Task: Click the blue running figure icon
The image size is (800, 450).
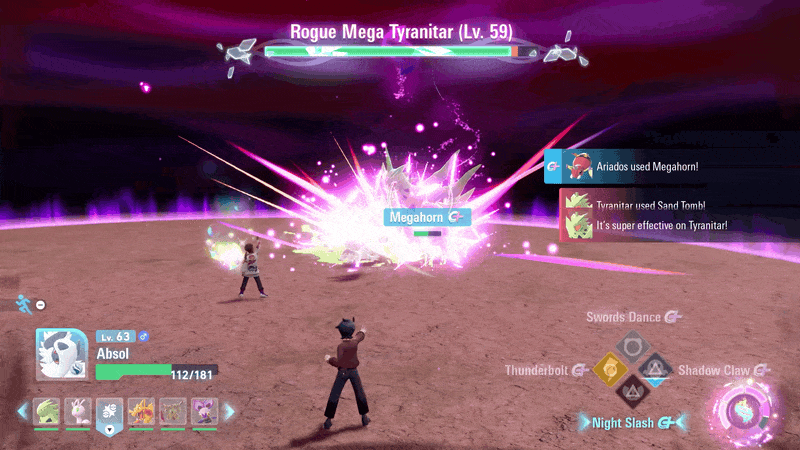Action: [23, 303]
